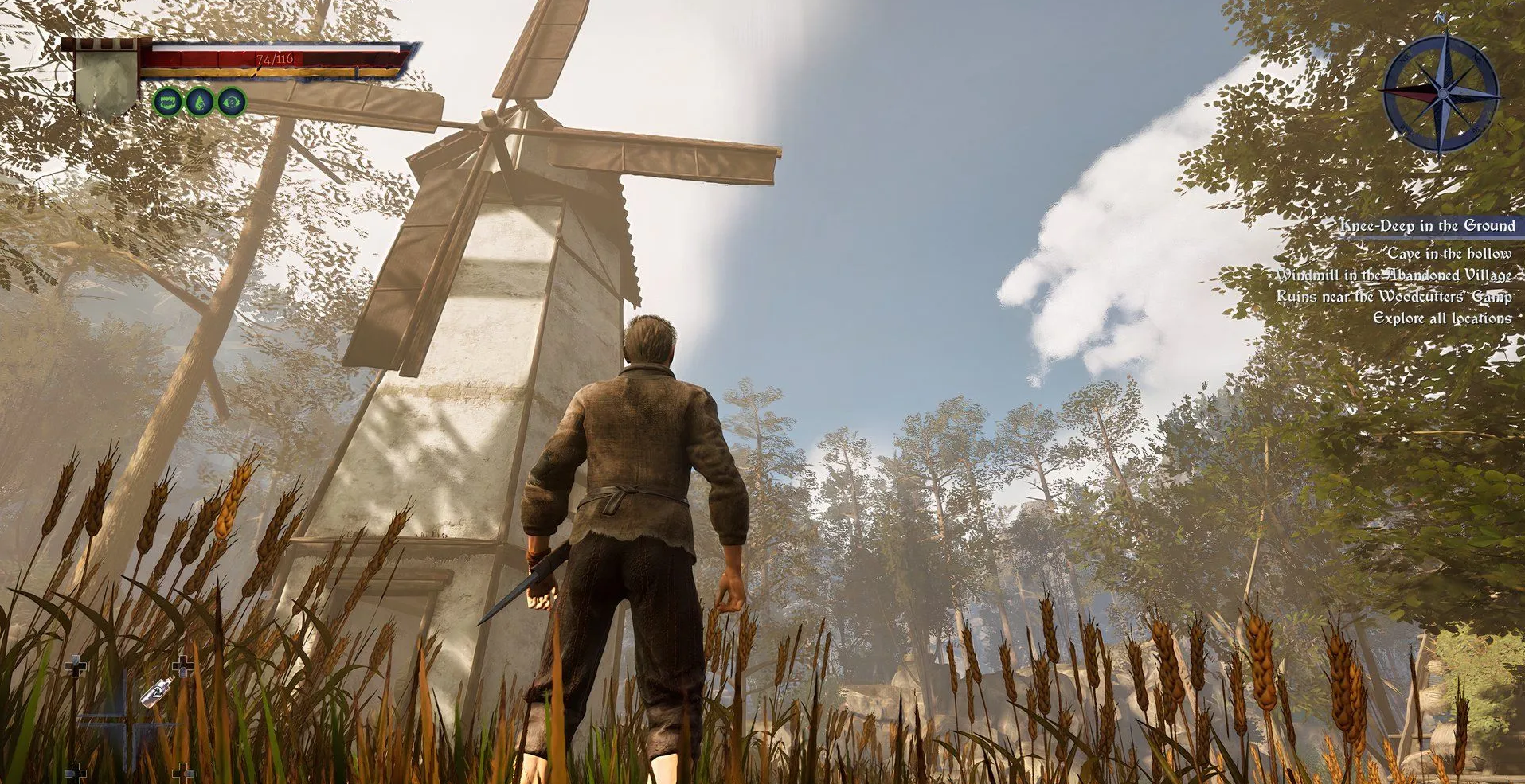Viewport: 1525px width, 784px height.
Task: Choose the Cave in the hollow objective
Action: 1449,254
